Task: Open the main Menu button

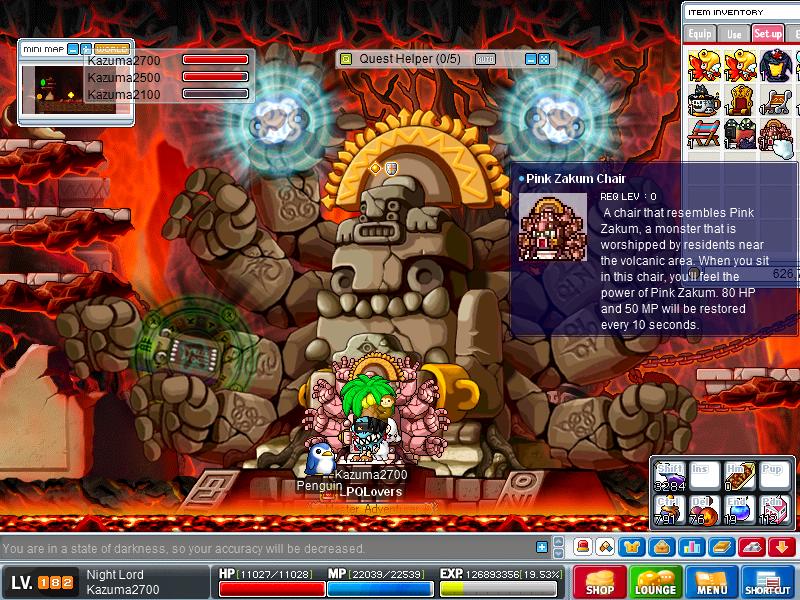Action: [x=711, y=582]
